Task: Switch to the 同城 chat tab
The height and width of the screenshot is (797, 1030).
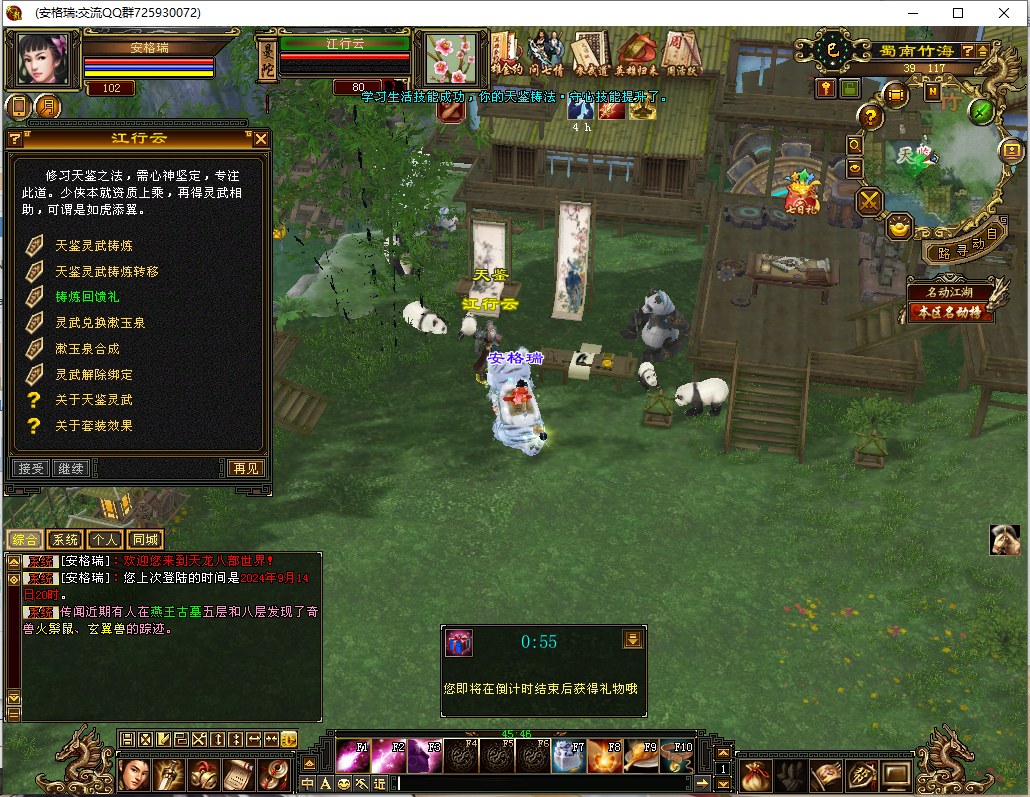Action: tap(146, 540)
